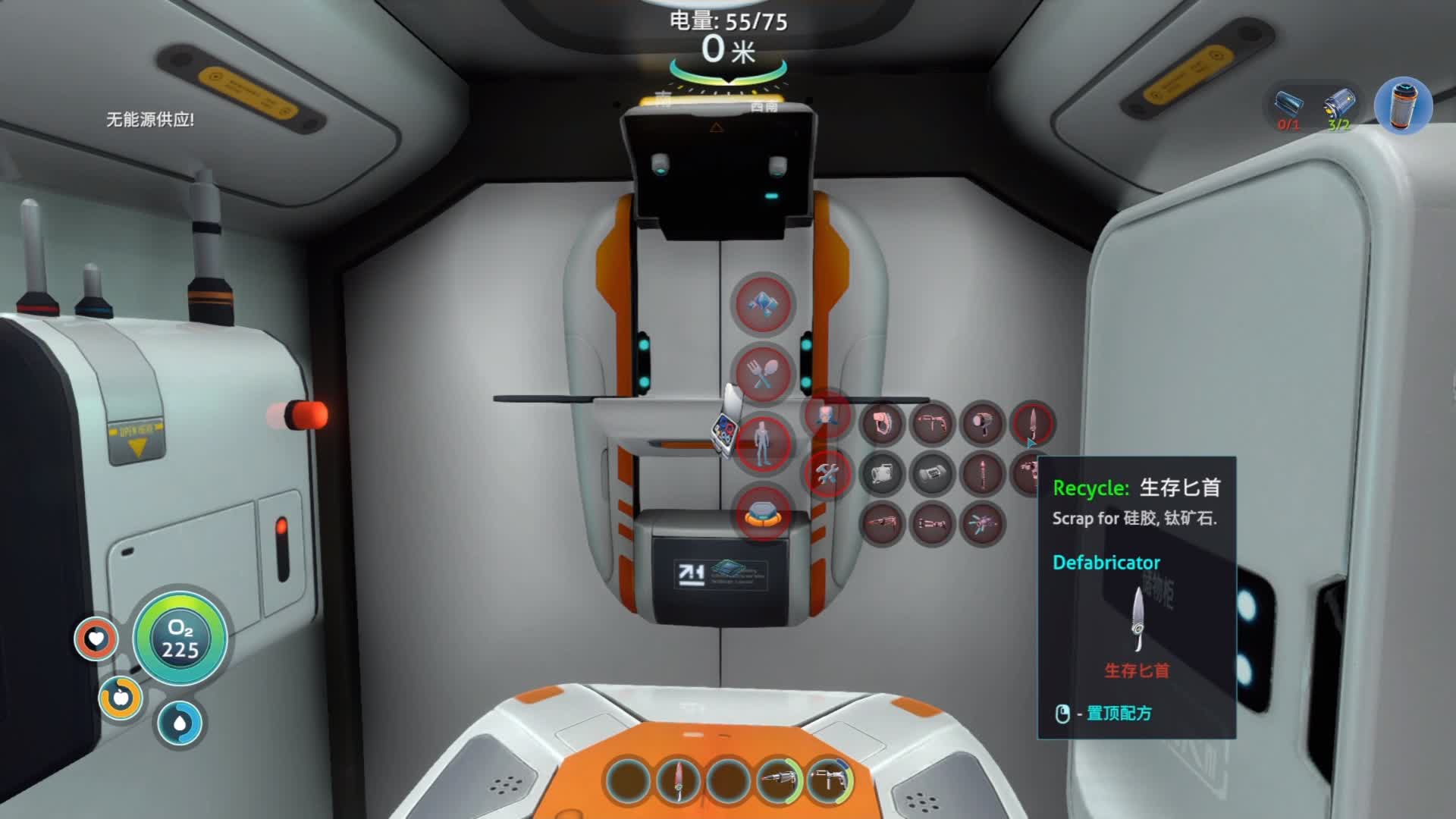
Task: Choose the human figure personal category
Action: [x=763, y=444]
